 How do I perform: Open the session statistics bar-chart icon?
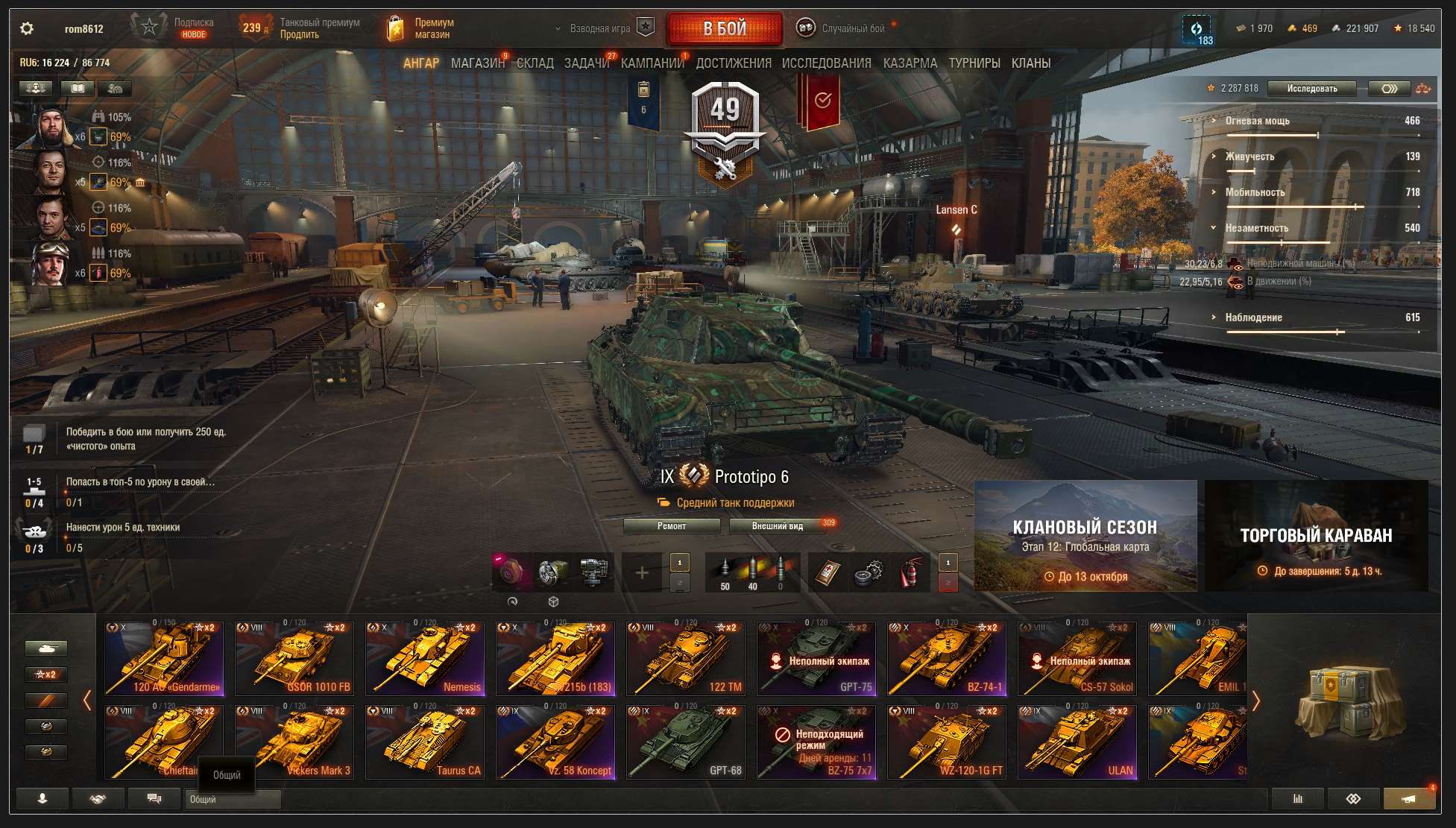coord(1297,798)
